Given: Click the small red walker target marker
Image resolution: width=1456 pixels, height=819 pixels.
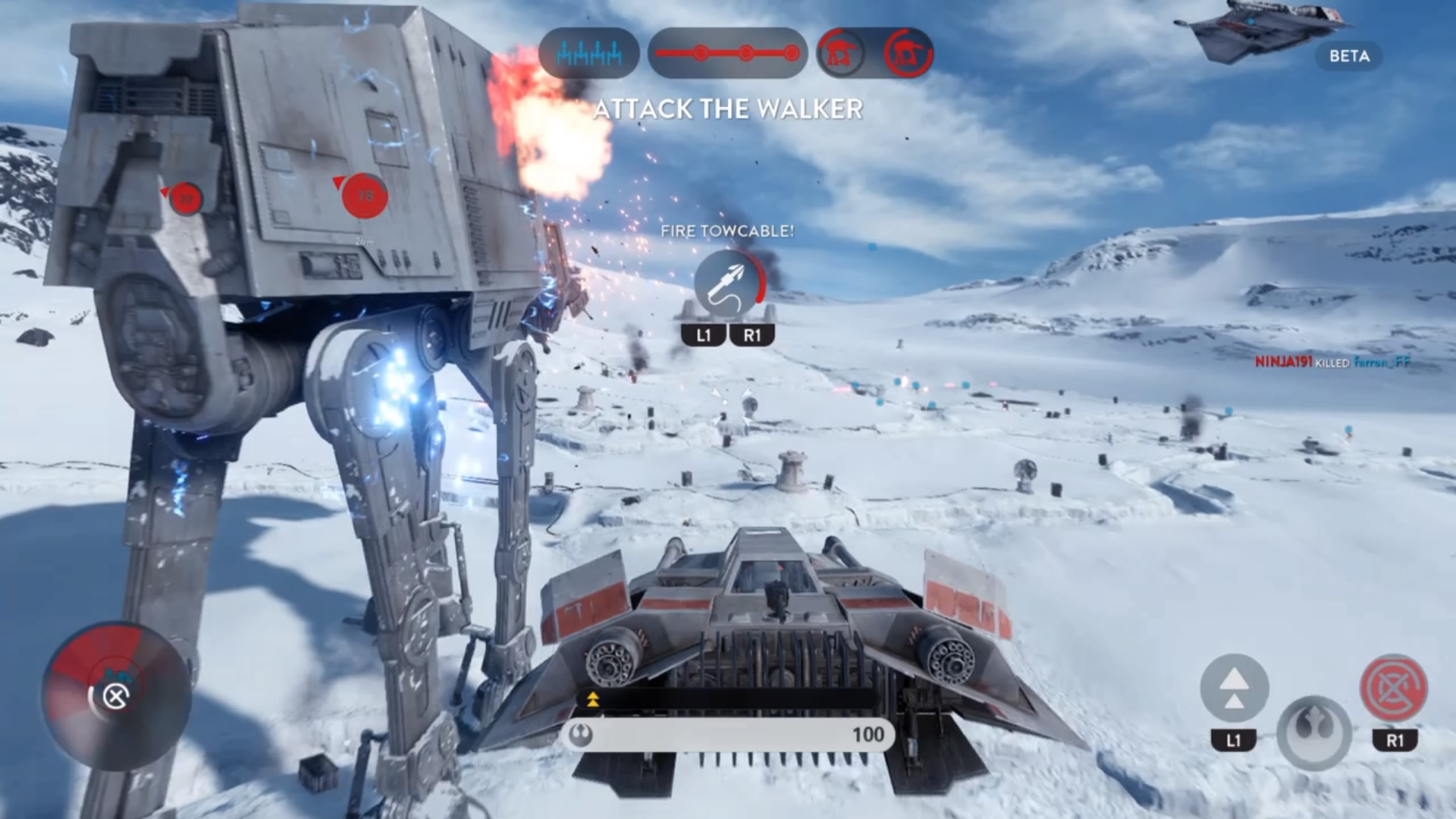Looking at the screenshot, I should click(185, 199).
